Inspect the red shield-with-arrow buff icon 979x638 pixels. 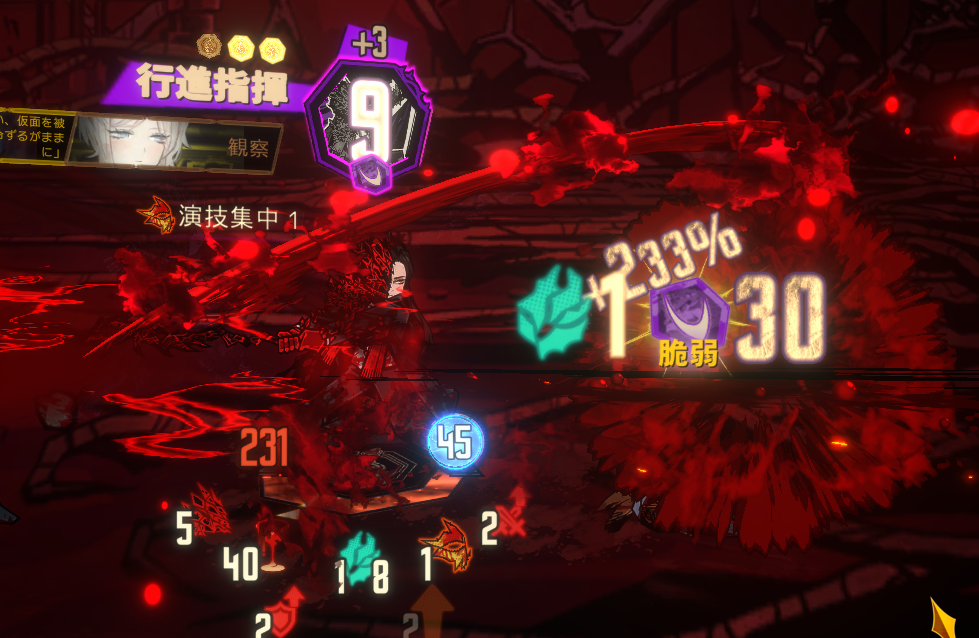point(292,607)
